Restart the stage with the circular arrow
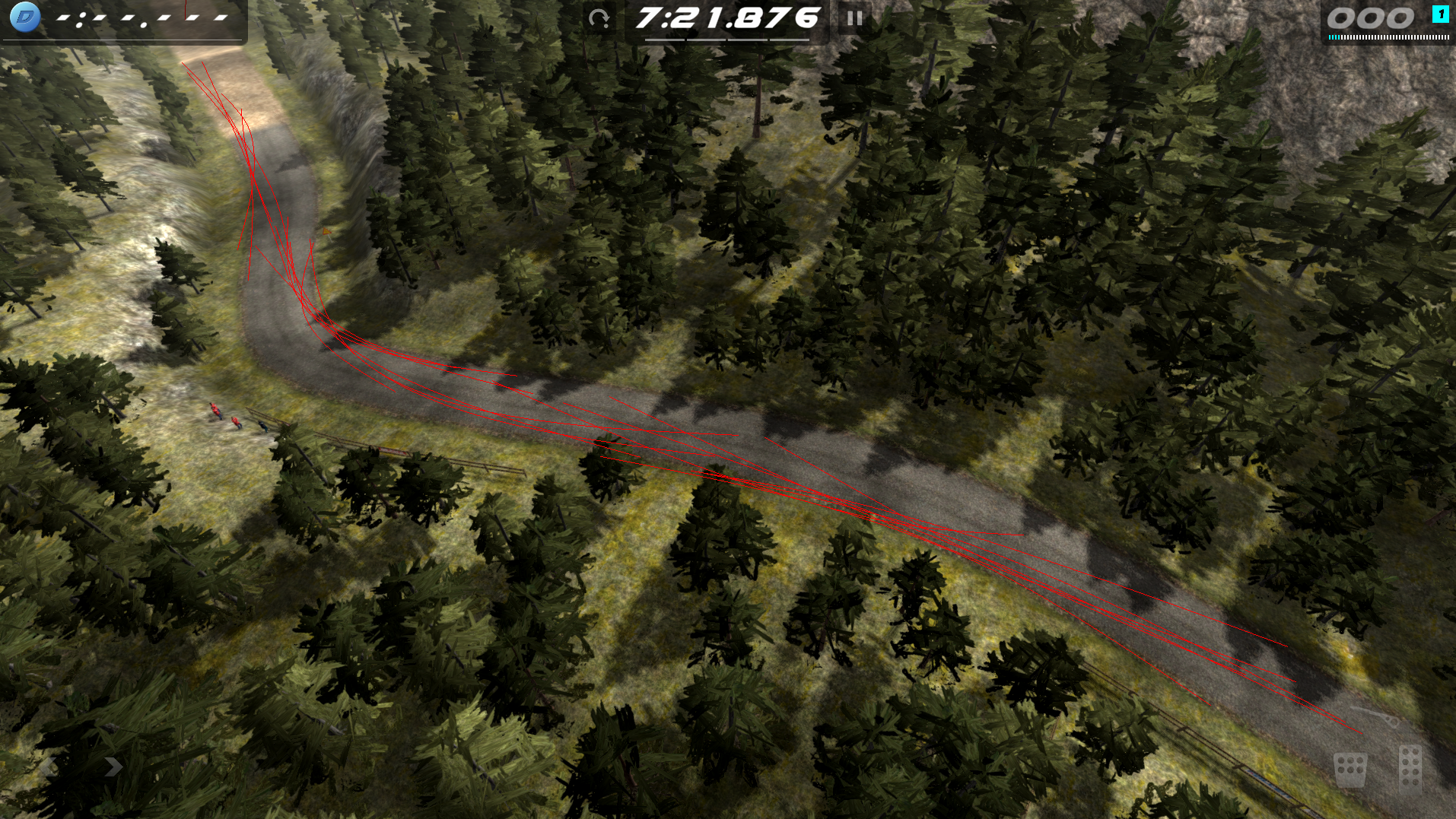 pos(599,18)
